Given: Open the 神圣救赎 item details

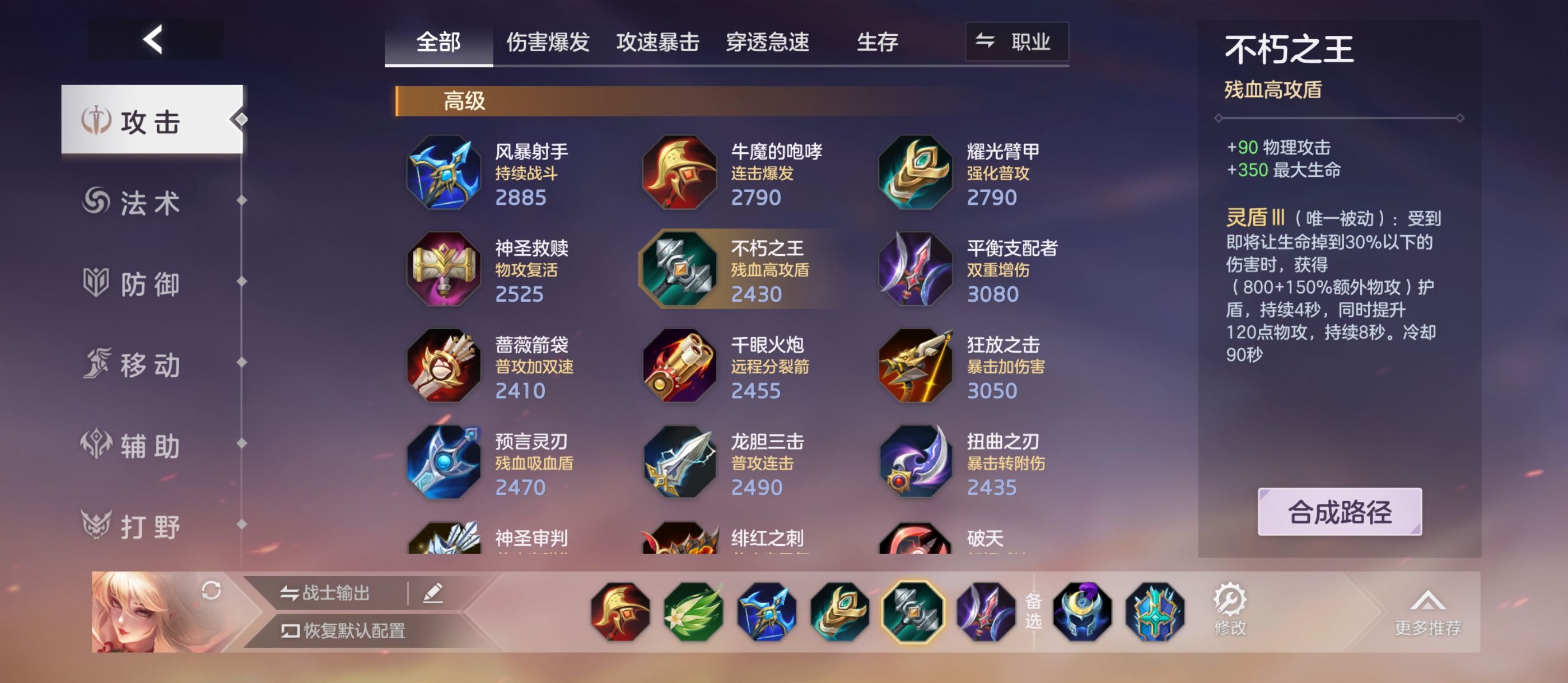Looking at the screenshot, I should (444, 270).
